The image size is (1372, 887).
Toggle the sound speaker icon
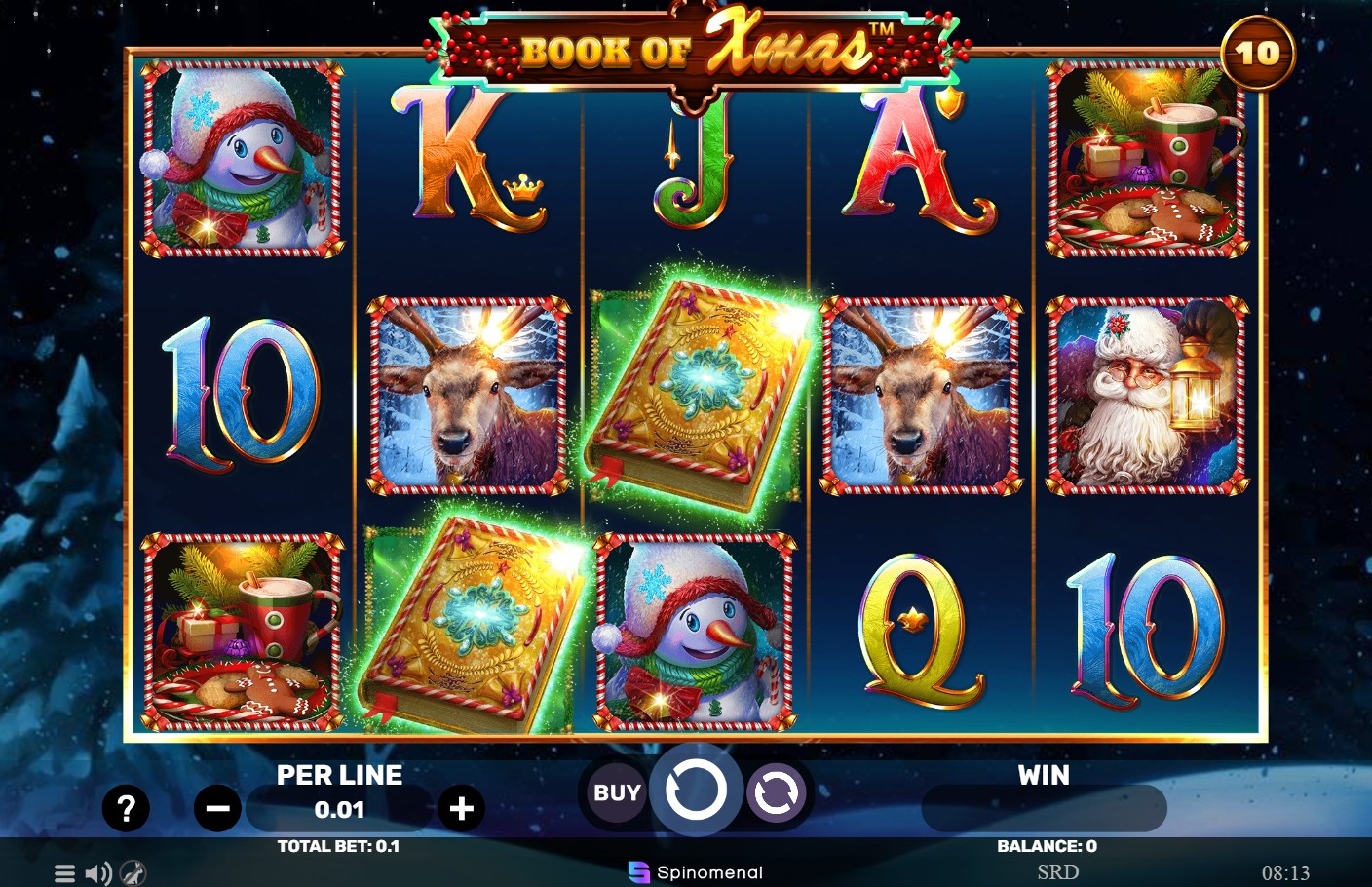pos(97,873)
